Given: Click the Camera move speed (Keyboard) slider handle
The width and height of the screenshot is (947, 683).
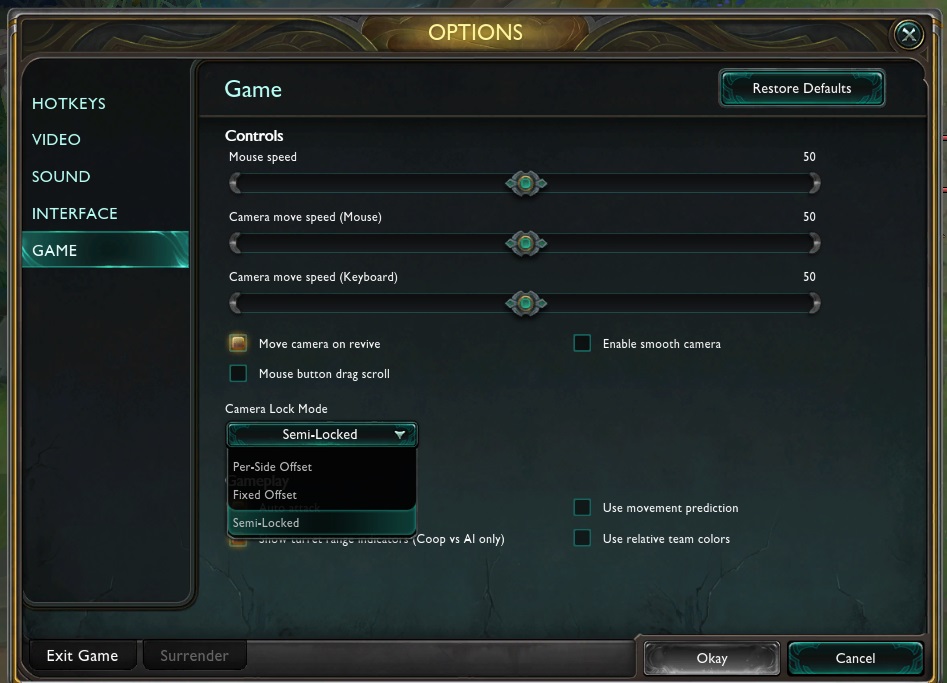Looking at the screenshot, I should pos(525,303).
